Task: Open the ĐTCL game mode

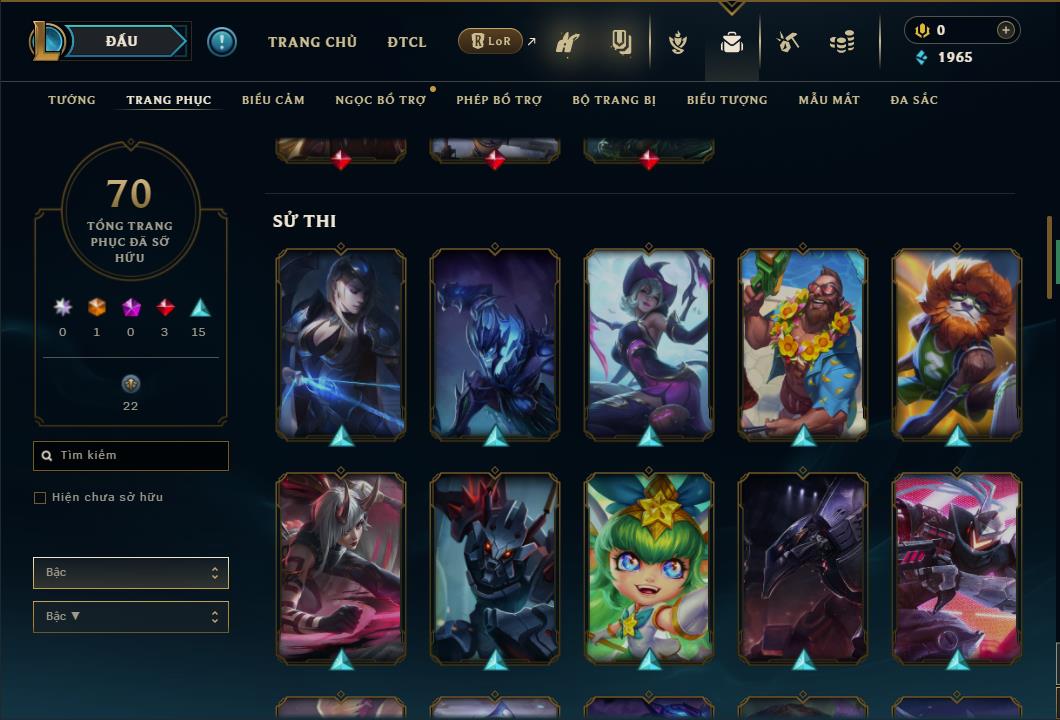Action: [407, 42]
